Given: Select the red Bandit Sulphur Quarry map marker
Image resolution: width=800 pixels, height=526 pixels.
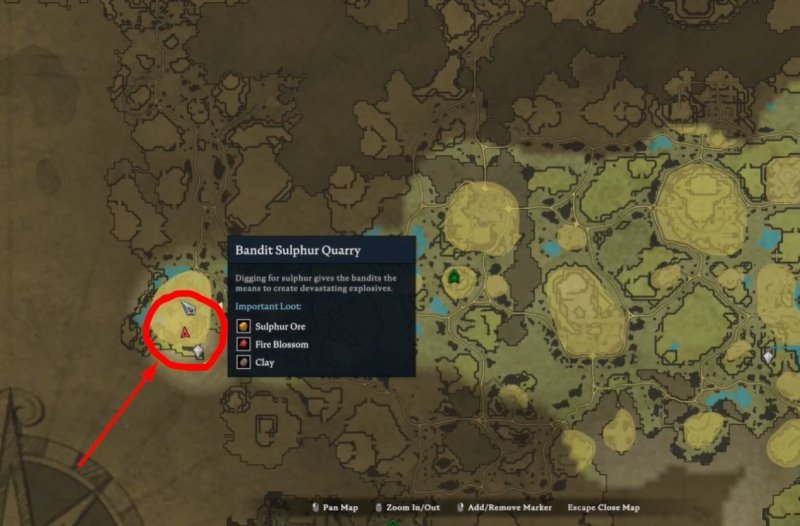Looking at the screenshot, I should [x=185, y=331].
